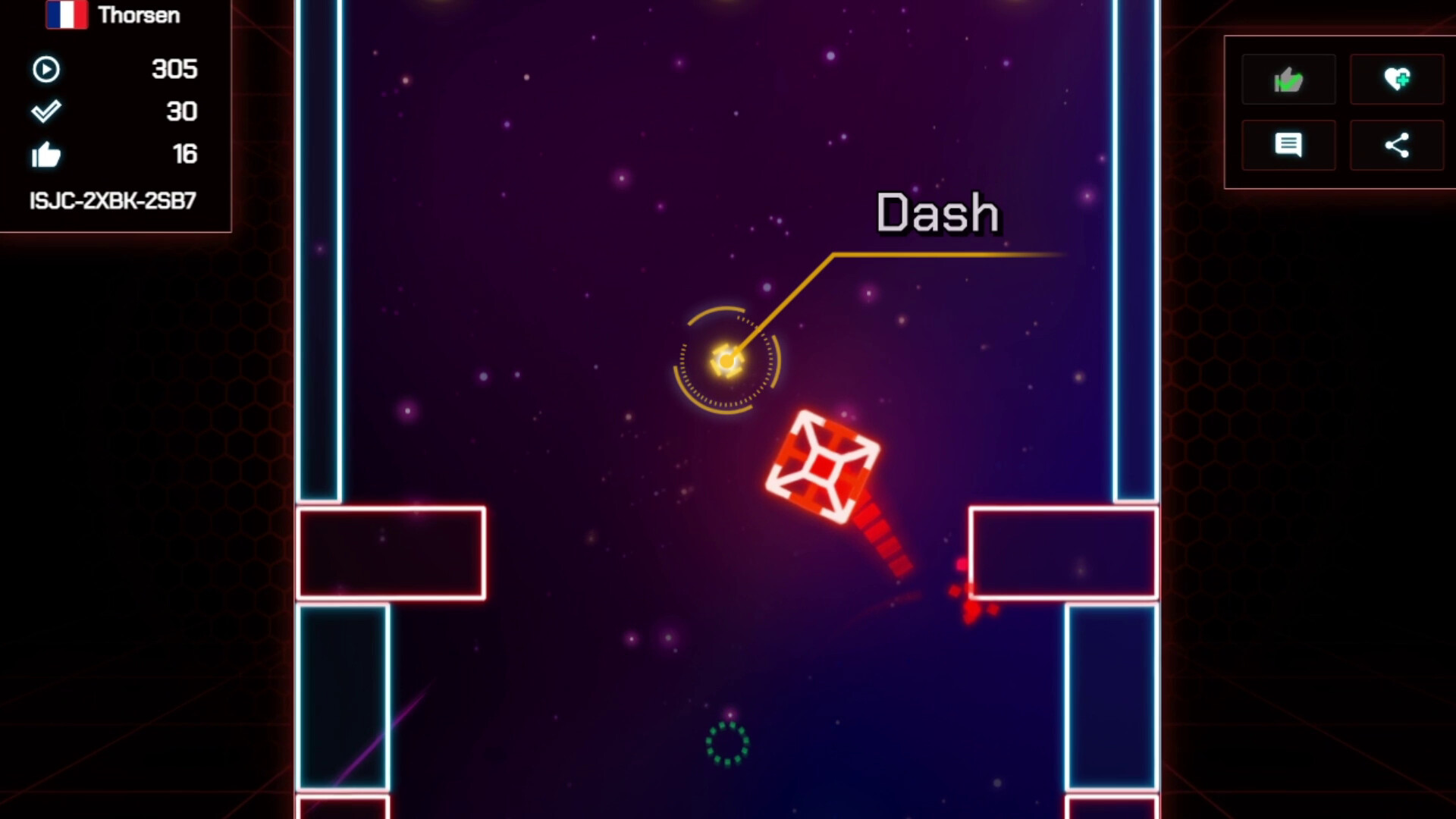Click the heart-plus favorite icon
Screen dimensions: 1456x819
pos(1396,79)
